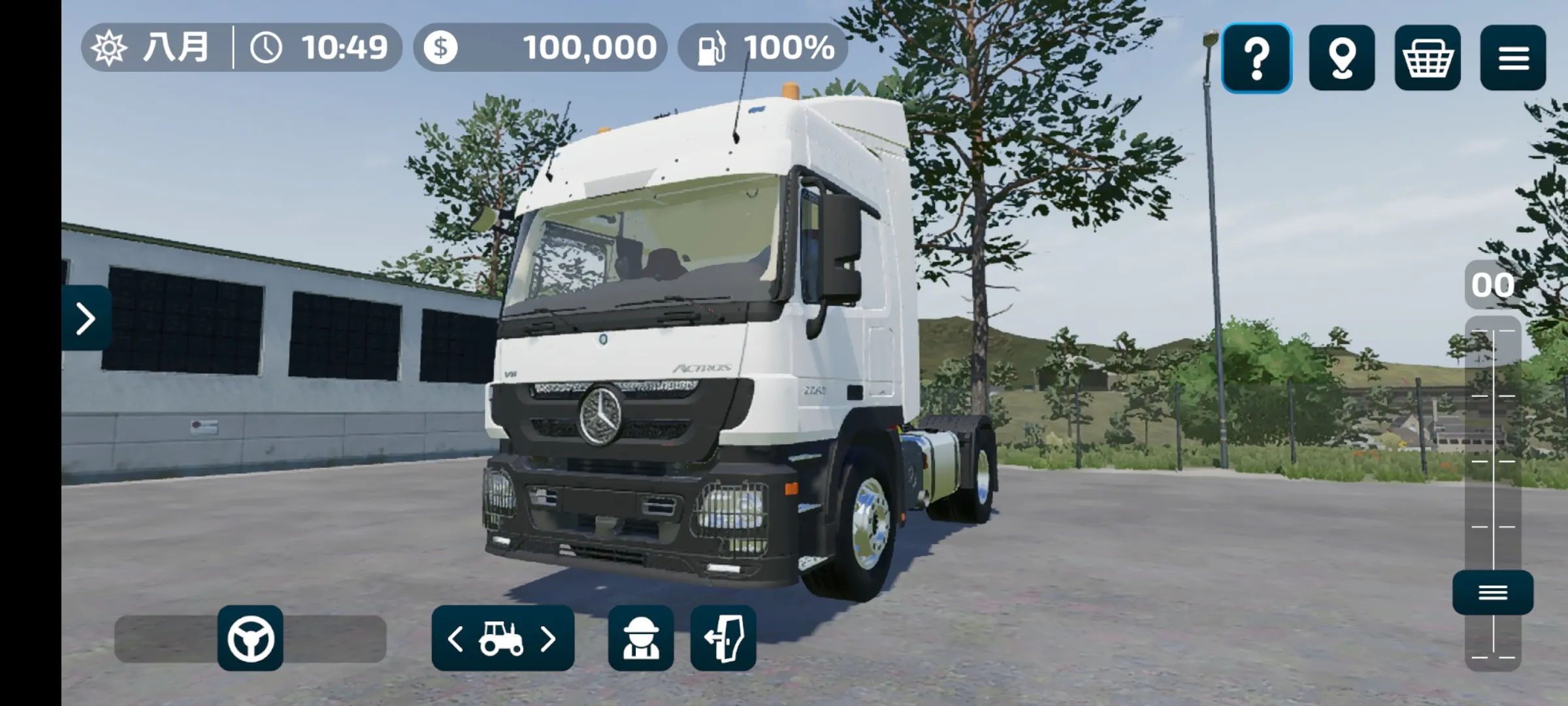
Task: Open the hamburger main menu
Action: [x=1513, y=58]
